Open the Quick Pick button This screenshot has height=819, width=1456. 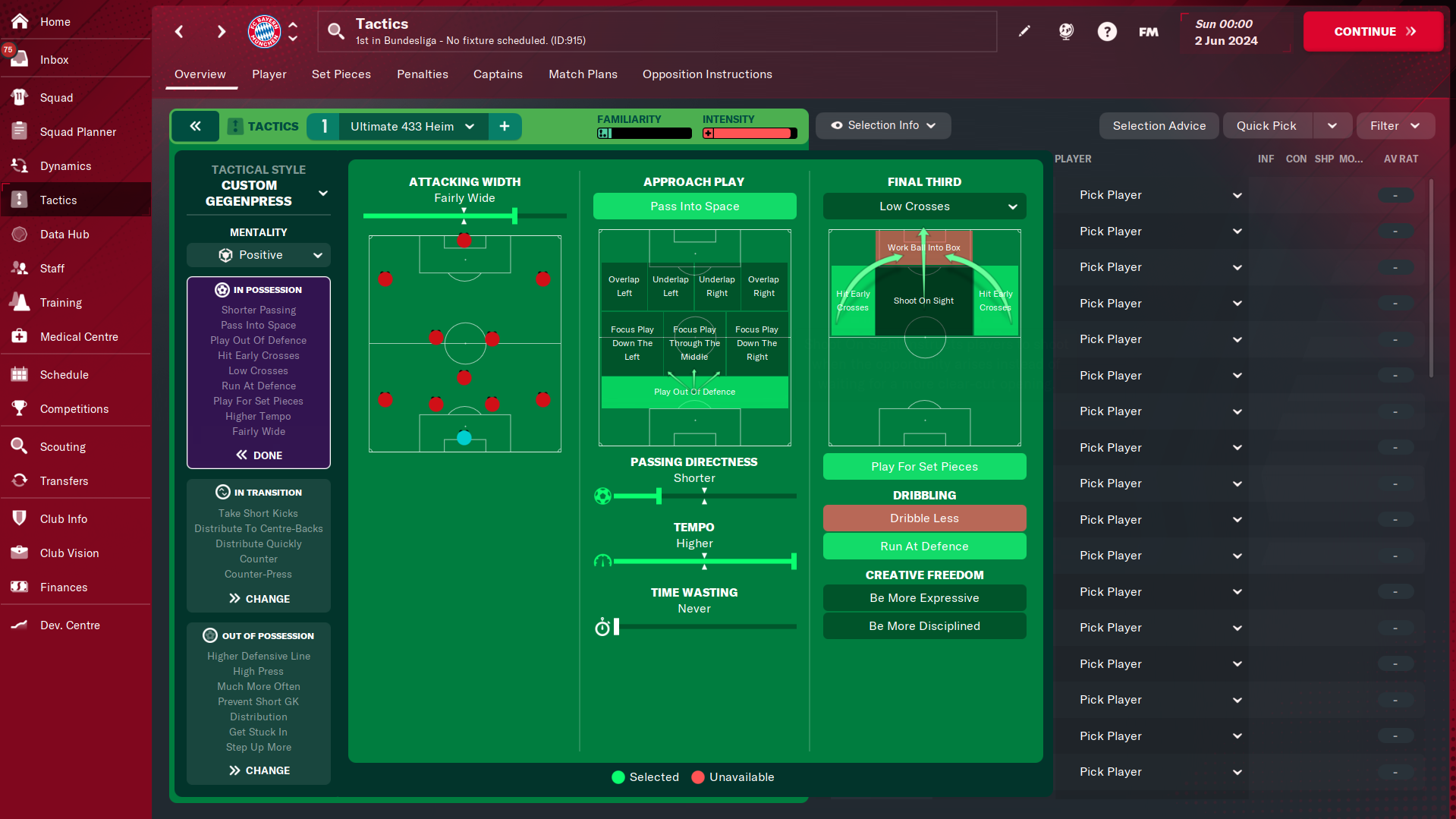(x=1266, y=126)
